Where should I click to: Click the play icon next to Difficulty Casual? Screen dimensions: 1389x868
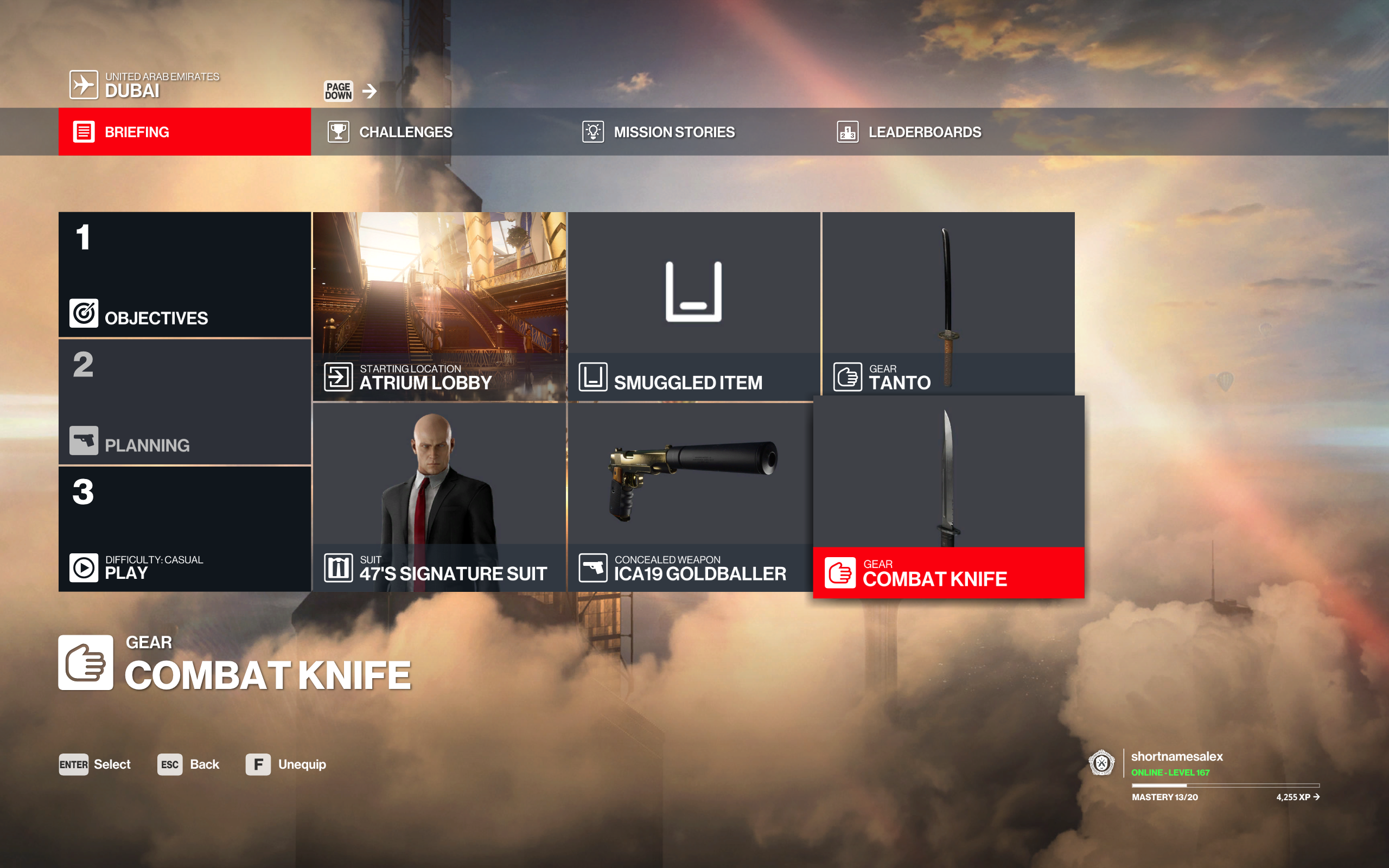[x=84, y=568]
